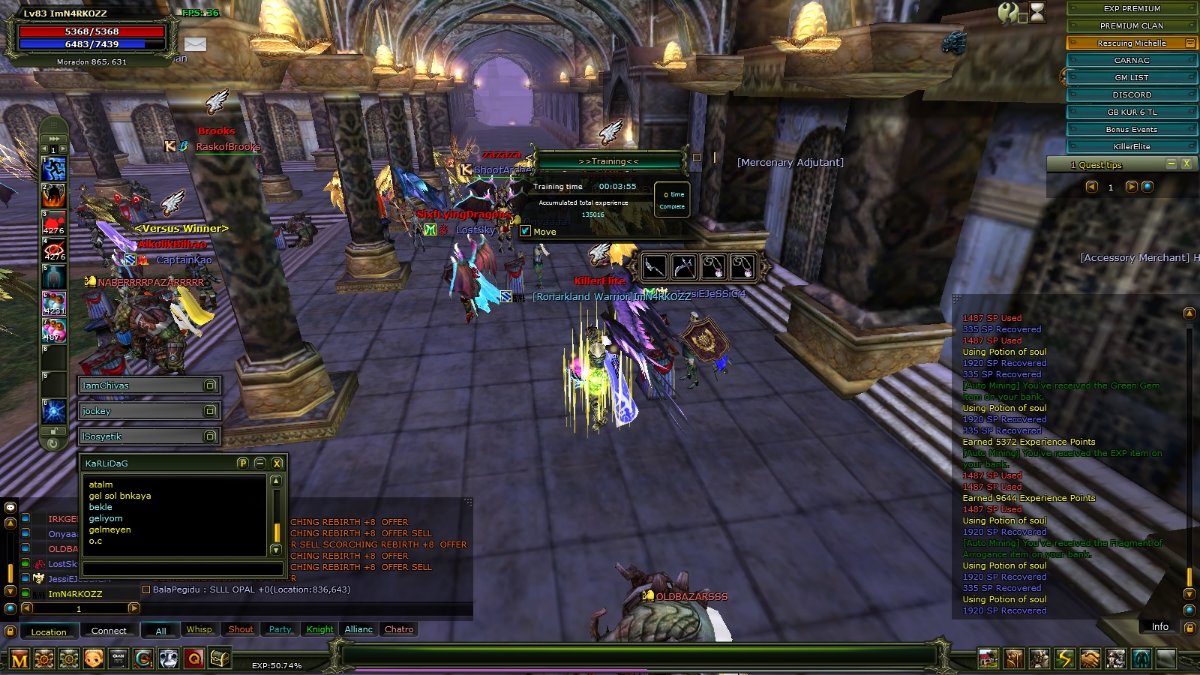Open the red M menu icon
This screenshot has width=1200, height=675.
point(19,658)
